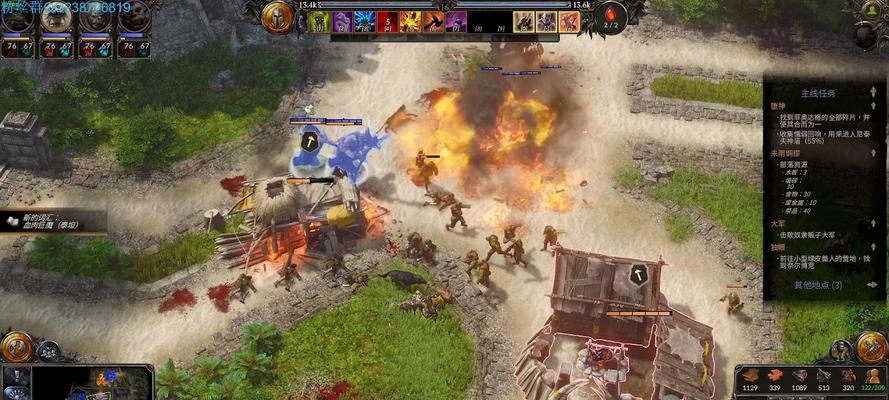
Task: Expand 其他地点 (3) in quest tracker
Action: 817,285
